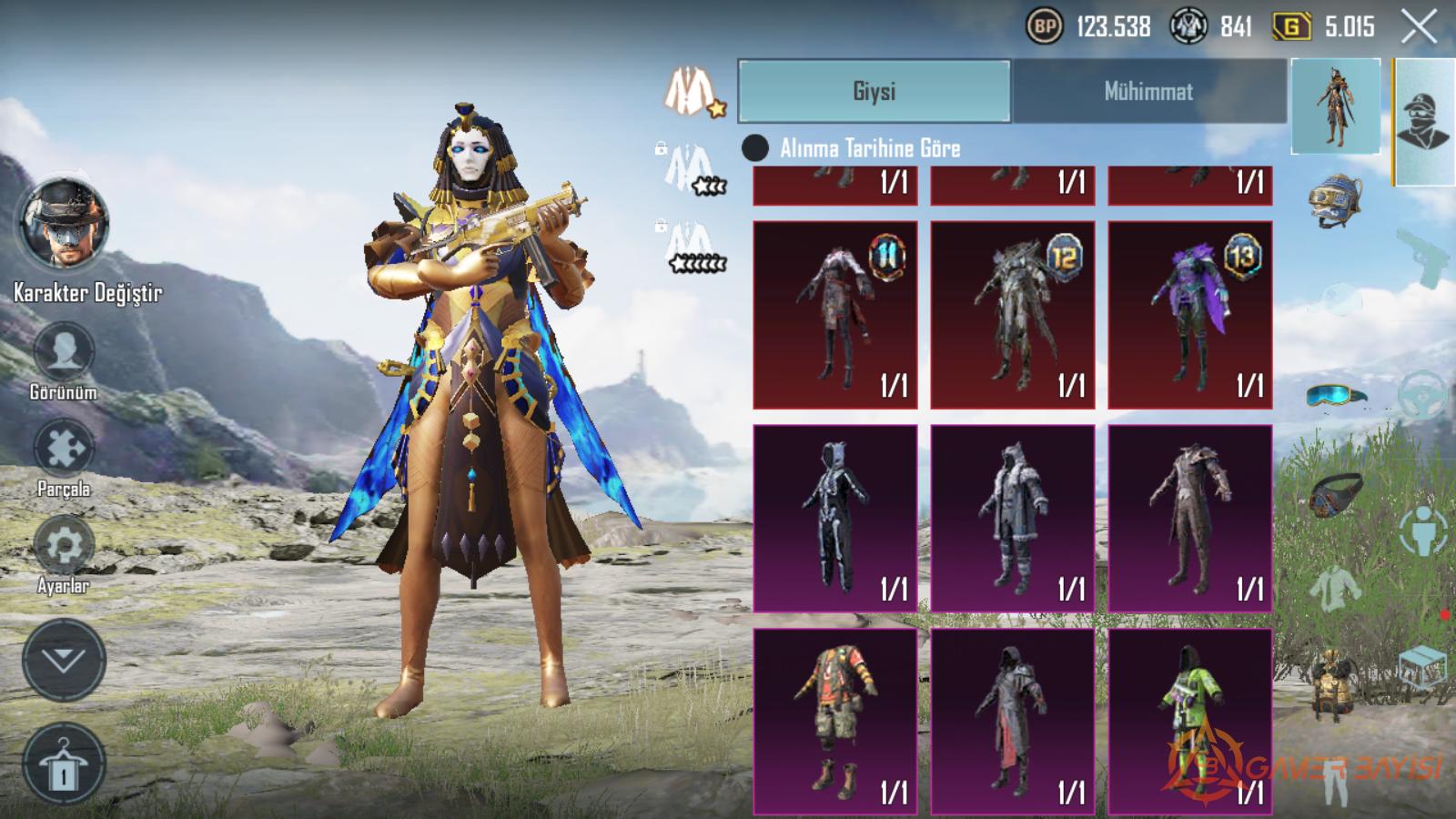The width and height of the screenshot is (1456, 819).
Task: Select the first outfit preset icon
Action: pos(691,92)
